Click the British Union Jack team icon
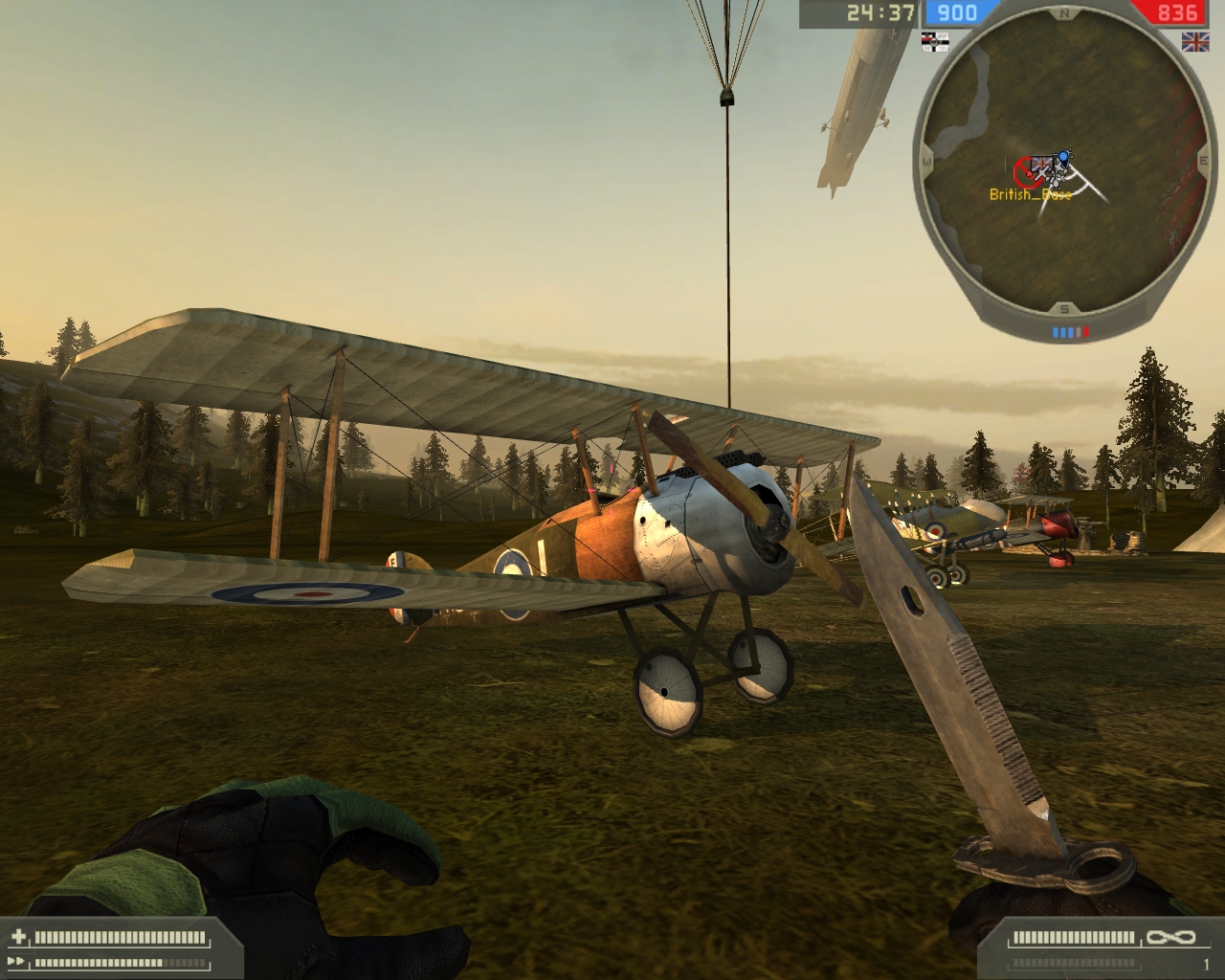The width and height of the screenshot is (1225, 980). pyautogui.click(x=1194, y=40)
